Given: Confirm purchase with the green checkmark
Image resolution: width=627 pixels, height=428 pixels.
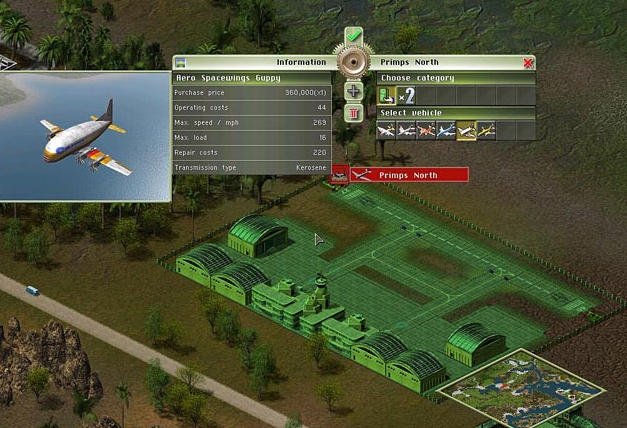Looking at the screenshot, I should (x=353, y=38).
